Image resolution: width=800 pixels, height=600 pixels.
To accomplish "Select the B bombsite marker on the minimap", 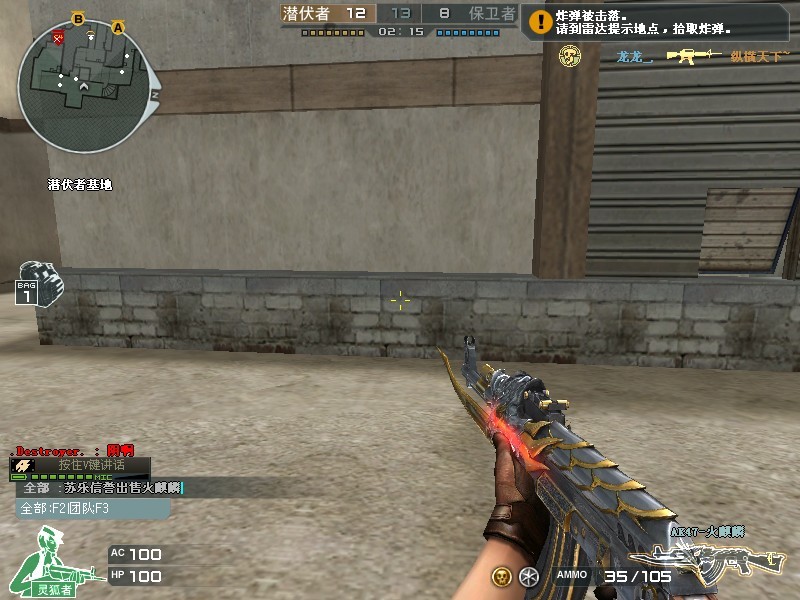I will 79,18.
